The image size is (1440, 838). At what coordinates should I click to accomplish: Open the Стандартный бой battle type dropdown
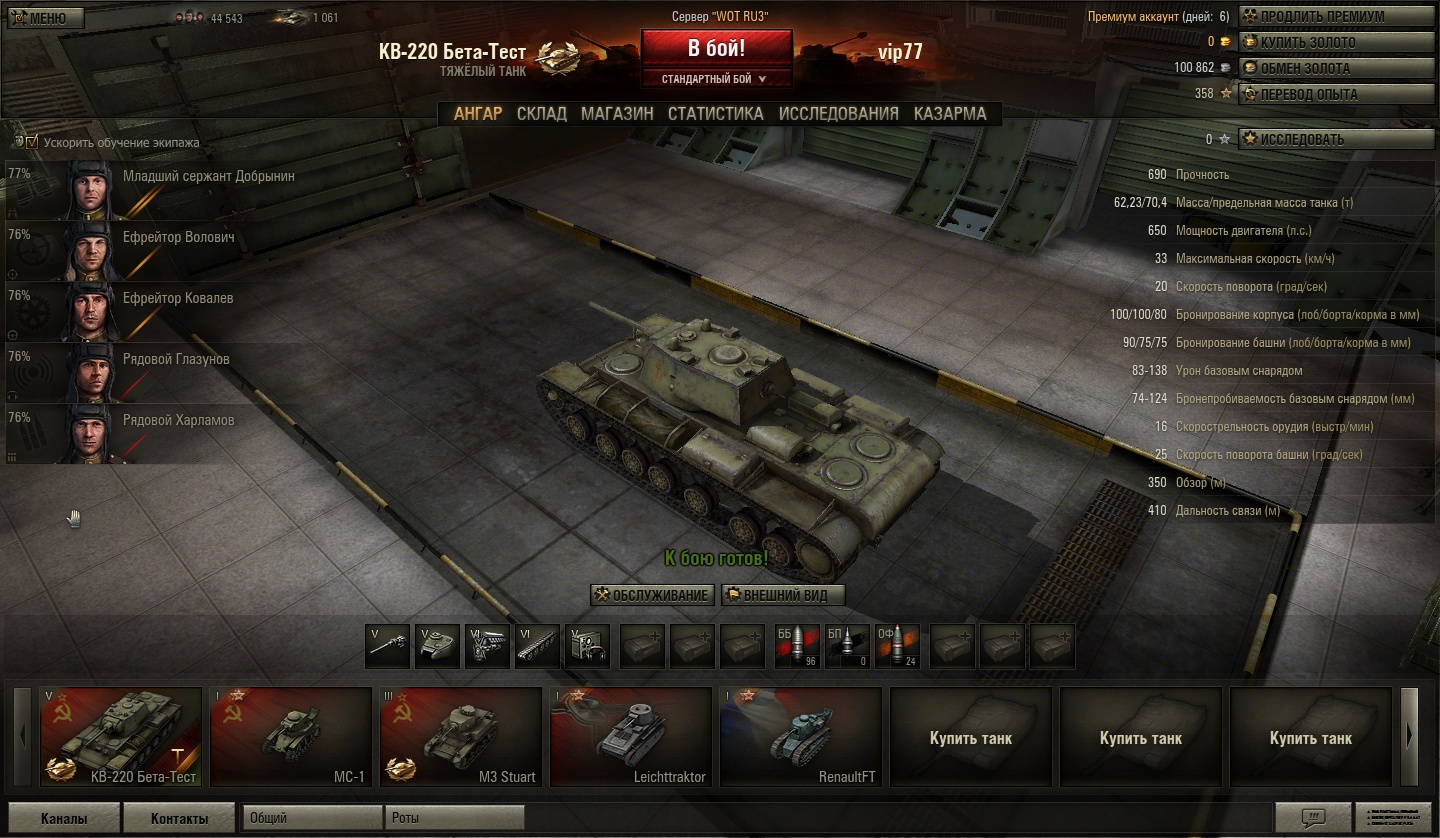(716, 79)
